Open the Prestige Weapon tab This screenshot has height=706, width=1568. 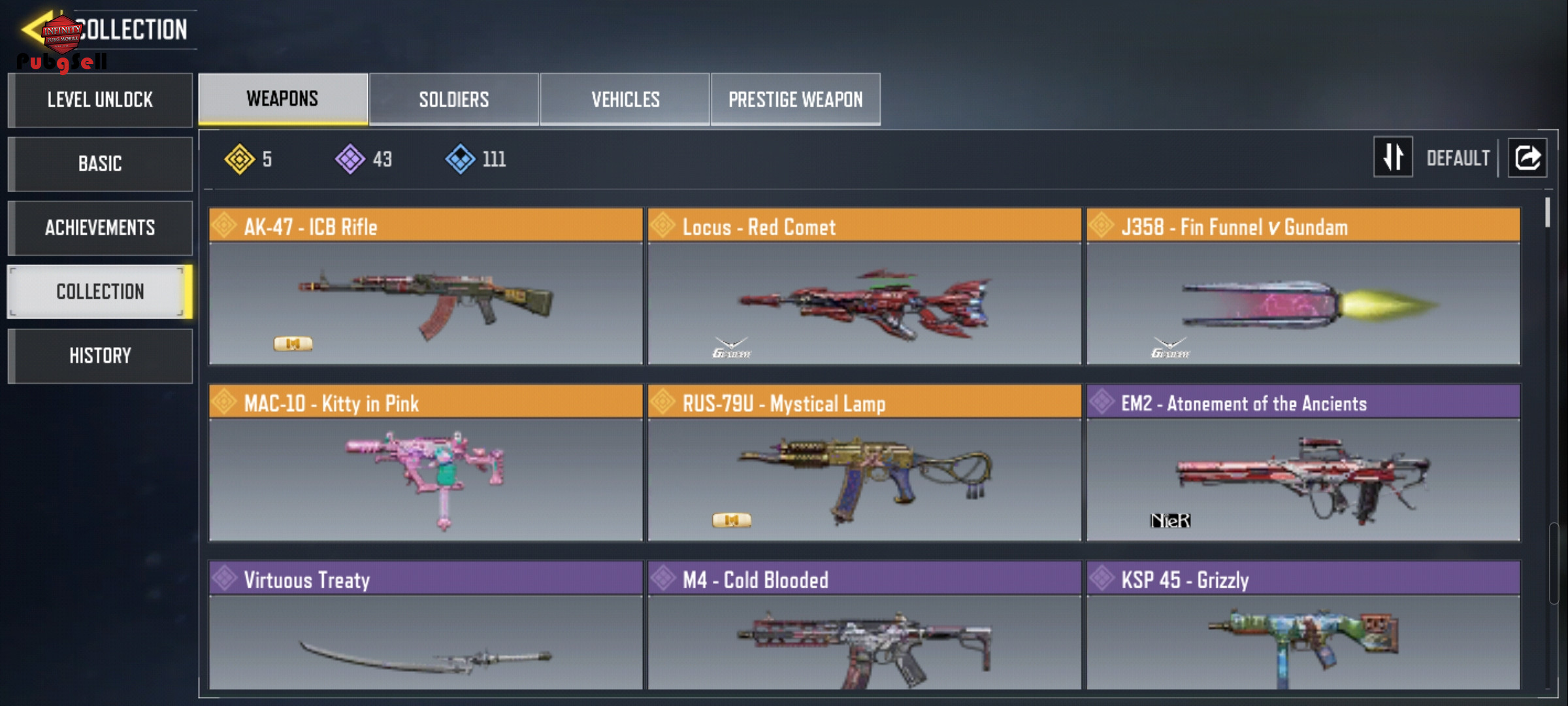point(796,99)
